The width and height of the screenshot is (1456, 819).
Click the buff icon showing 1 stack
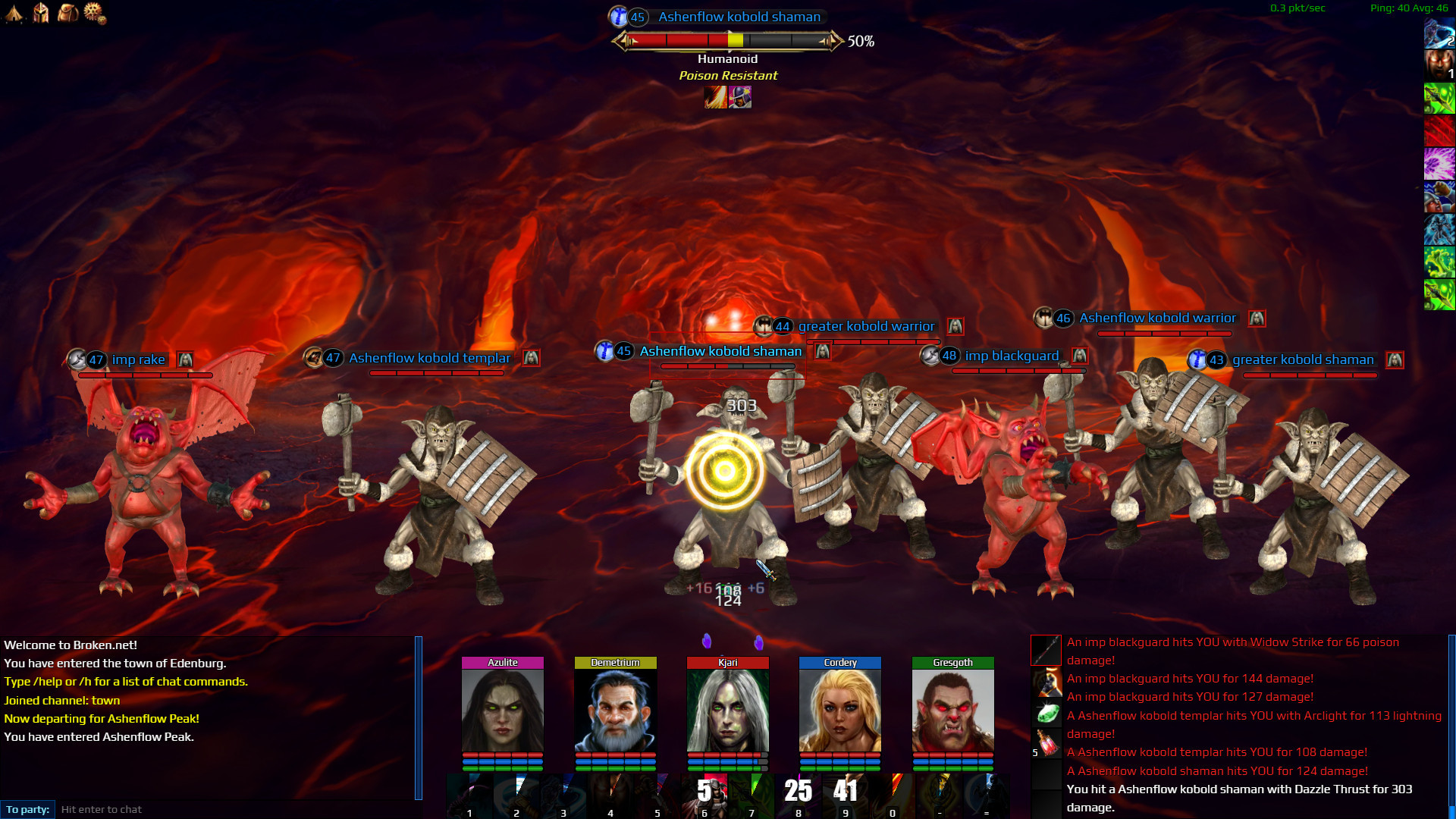click(x=1439, y=64)
